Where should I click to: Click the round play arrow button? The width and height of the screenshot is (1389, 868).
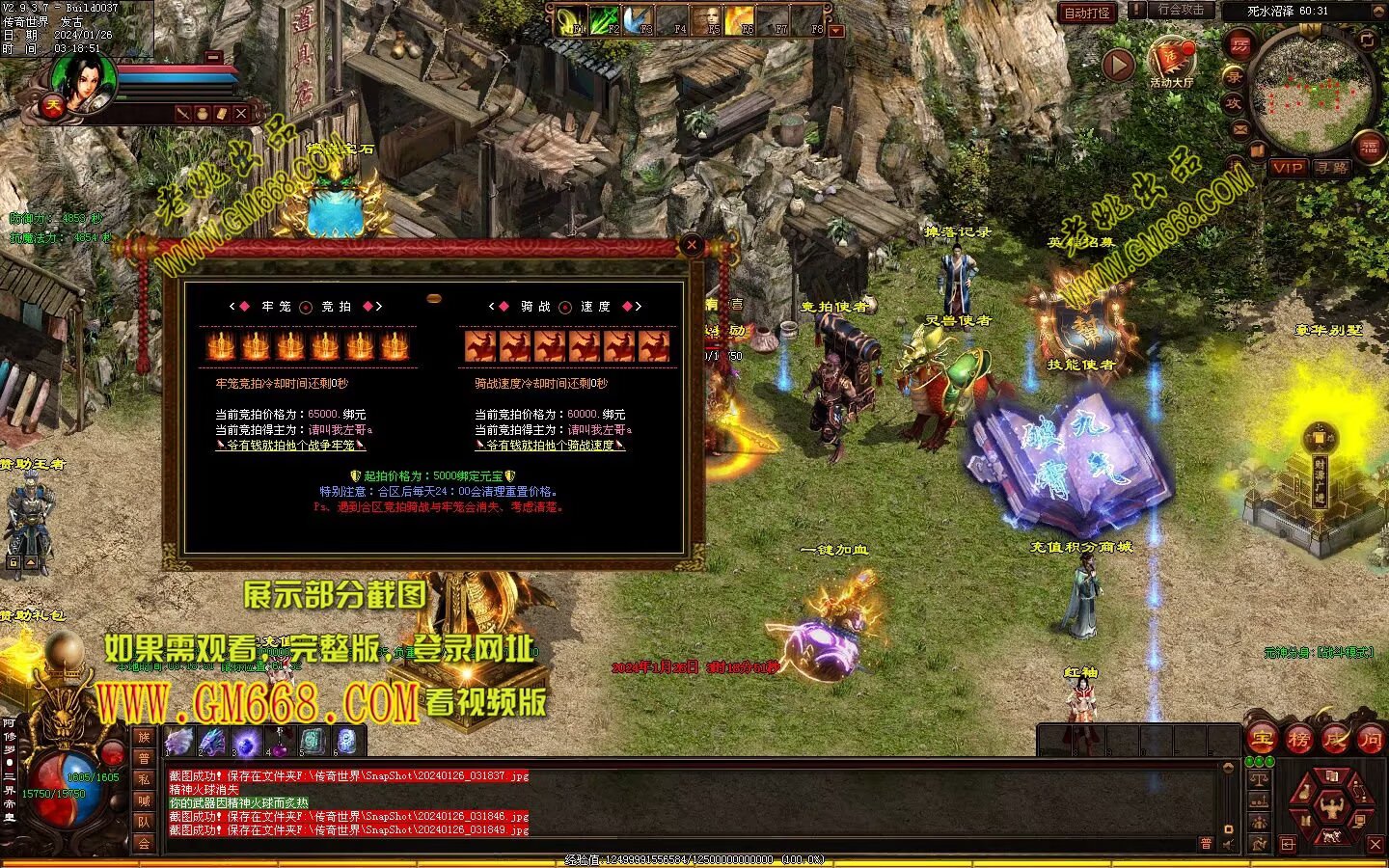(x=1118, y=66)
